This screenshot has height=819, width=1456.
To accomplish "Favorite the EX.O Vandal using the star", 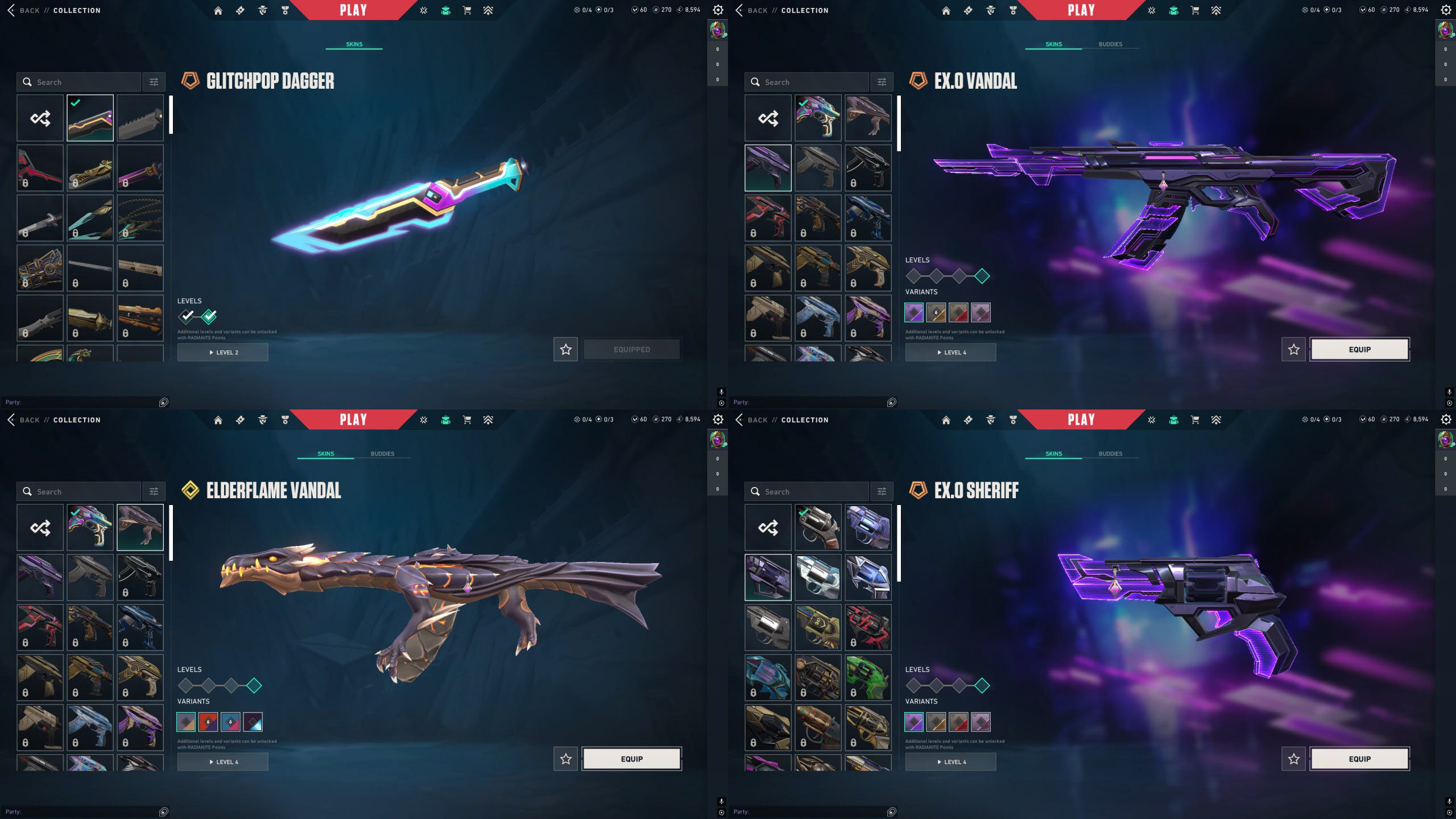I will coord(1294,349).
